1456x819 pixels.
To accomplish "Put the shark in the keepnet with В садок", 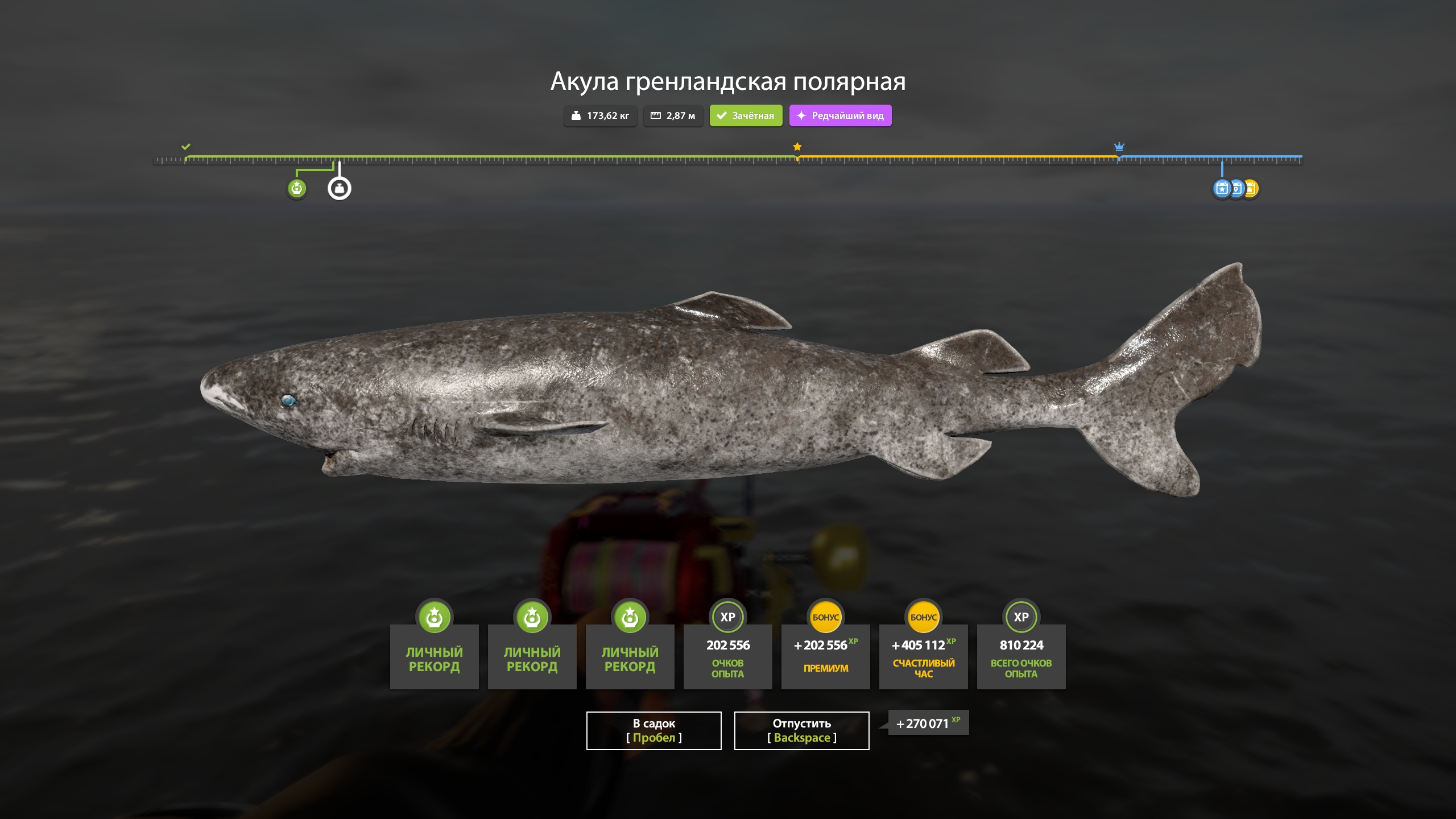I will tap(653, 730).
